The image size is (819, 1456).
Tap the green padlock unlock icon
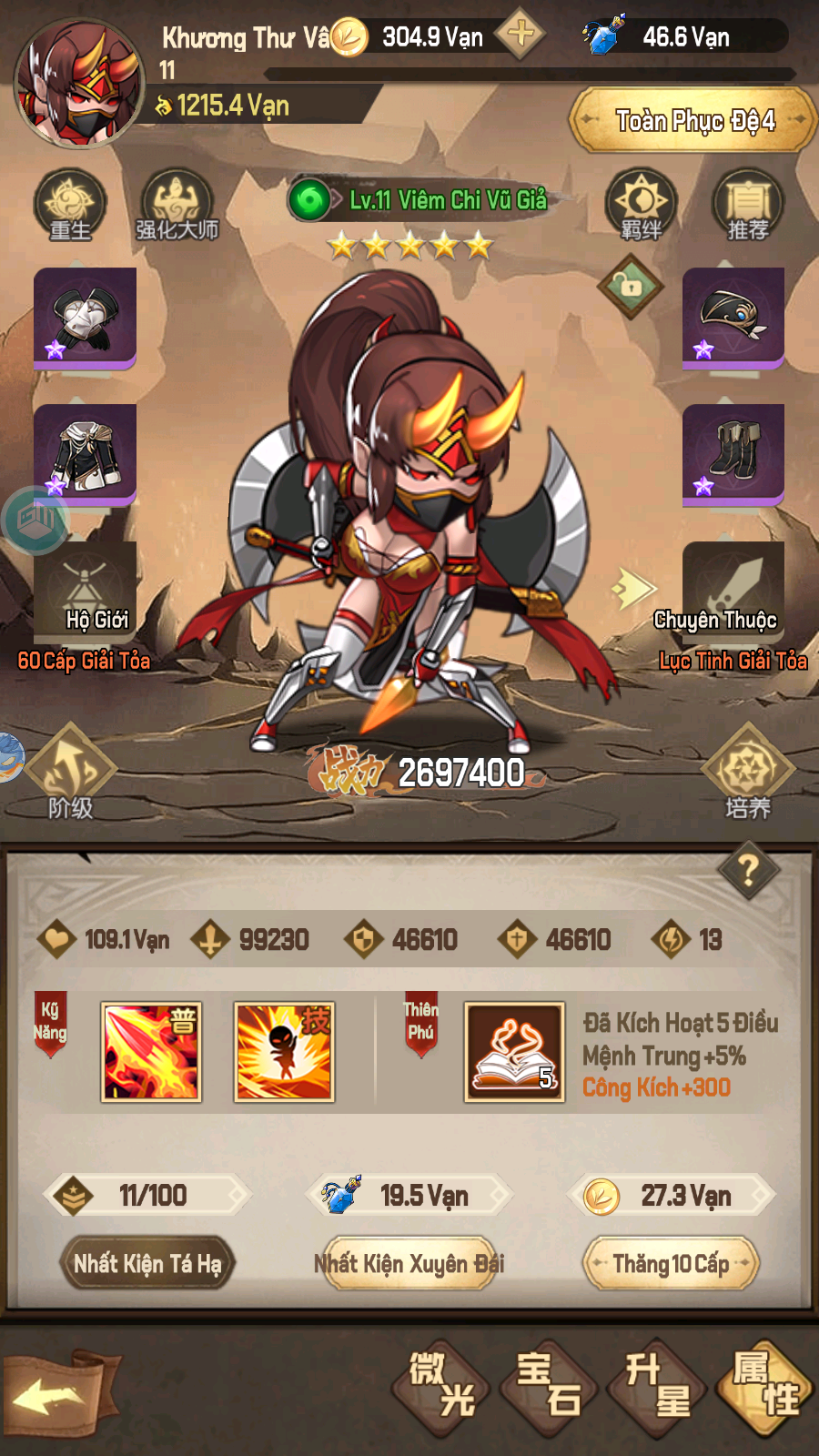(631, 287)
